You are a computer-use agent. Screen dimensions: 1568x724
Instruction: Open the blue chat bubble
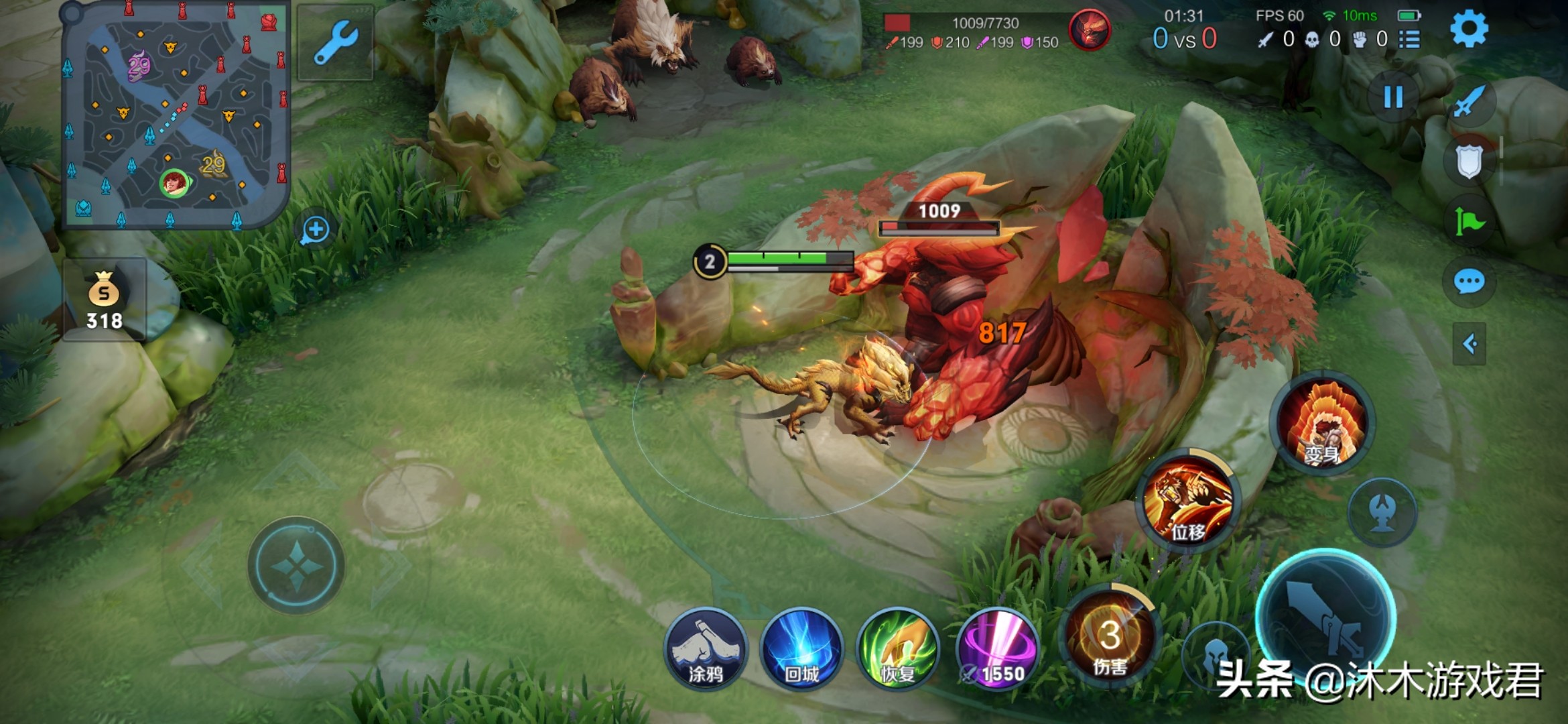tap(1469, 282)
